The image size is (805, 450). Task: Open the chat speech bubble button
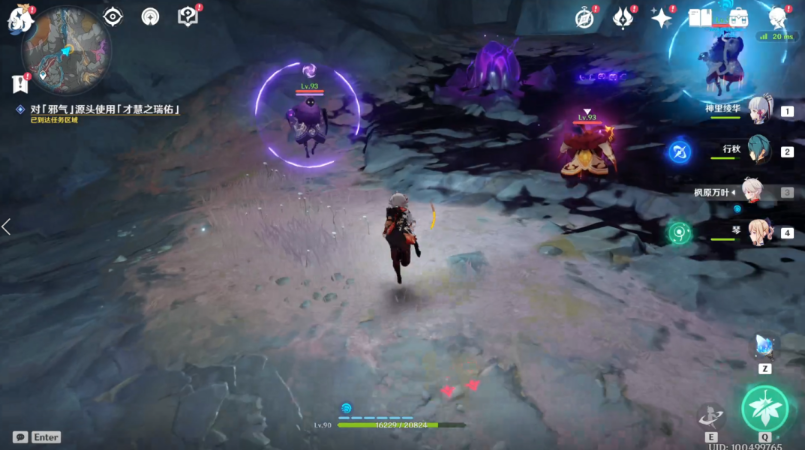coord(20,437)
